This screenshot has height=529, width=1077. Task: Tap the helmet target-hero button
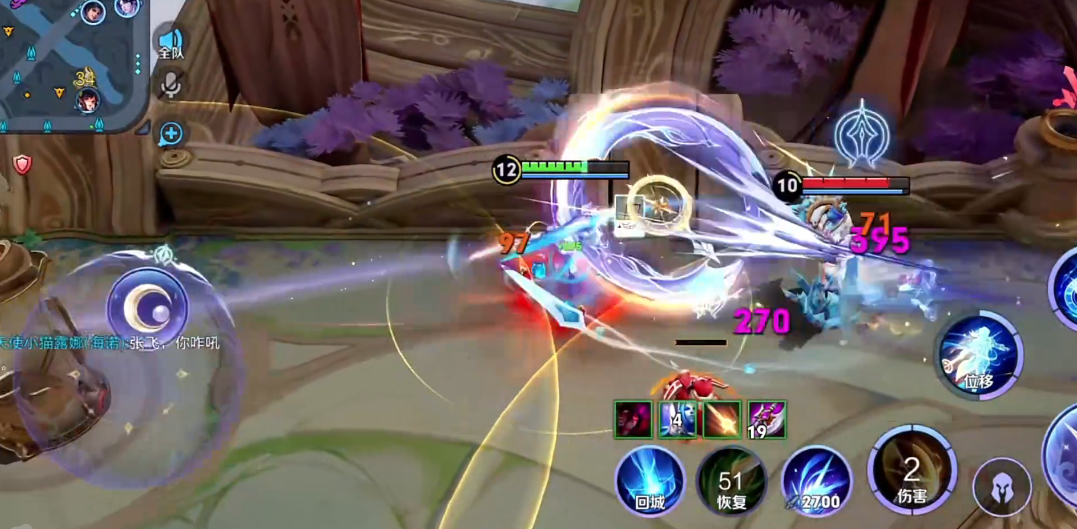click(x=1002, y=488)
